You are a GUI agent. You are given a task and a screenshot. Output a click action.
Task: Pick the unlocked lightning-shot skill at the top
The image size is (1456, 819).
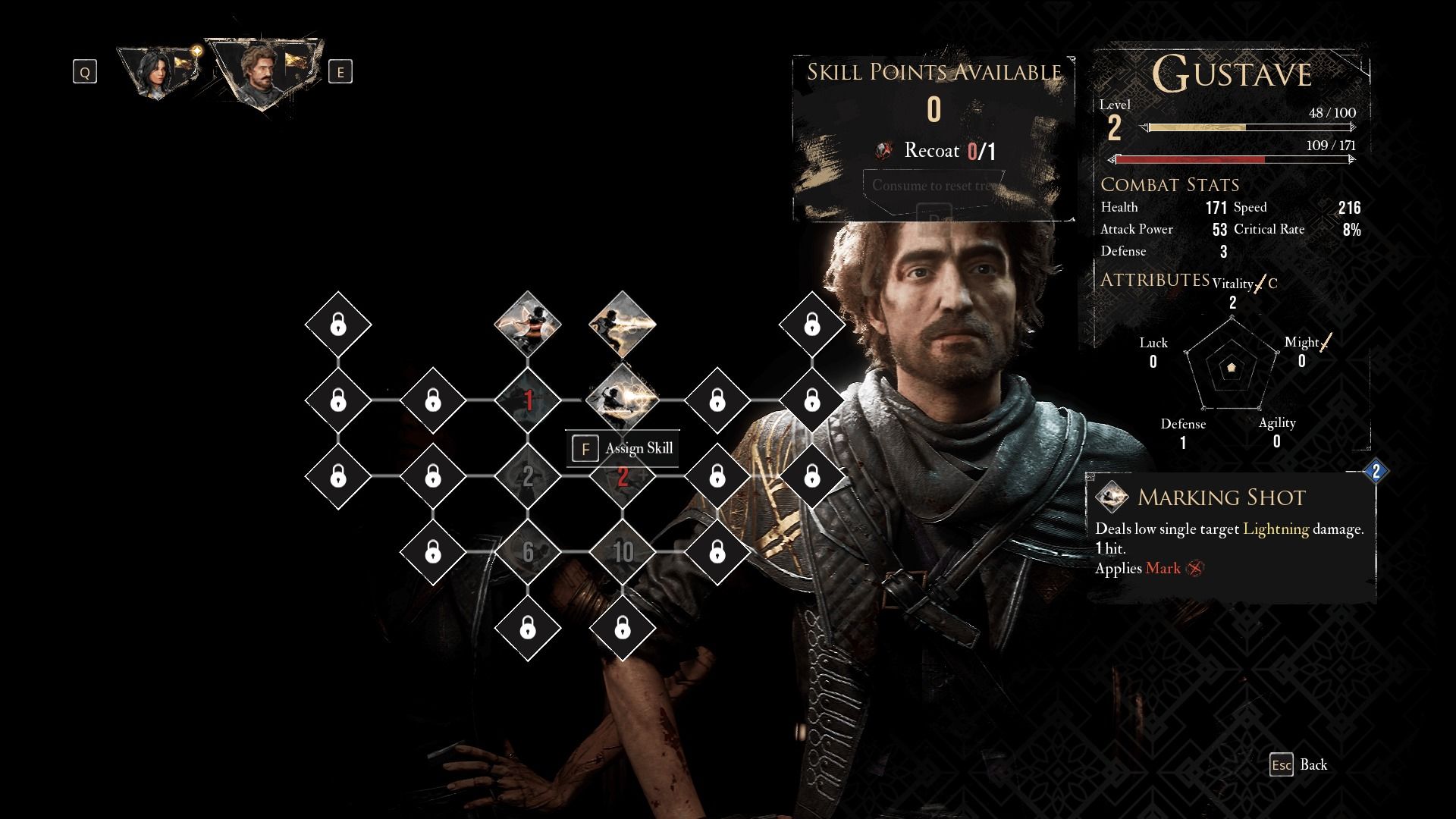623,325
